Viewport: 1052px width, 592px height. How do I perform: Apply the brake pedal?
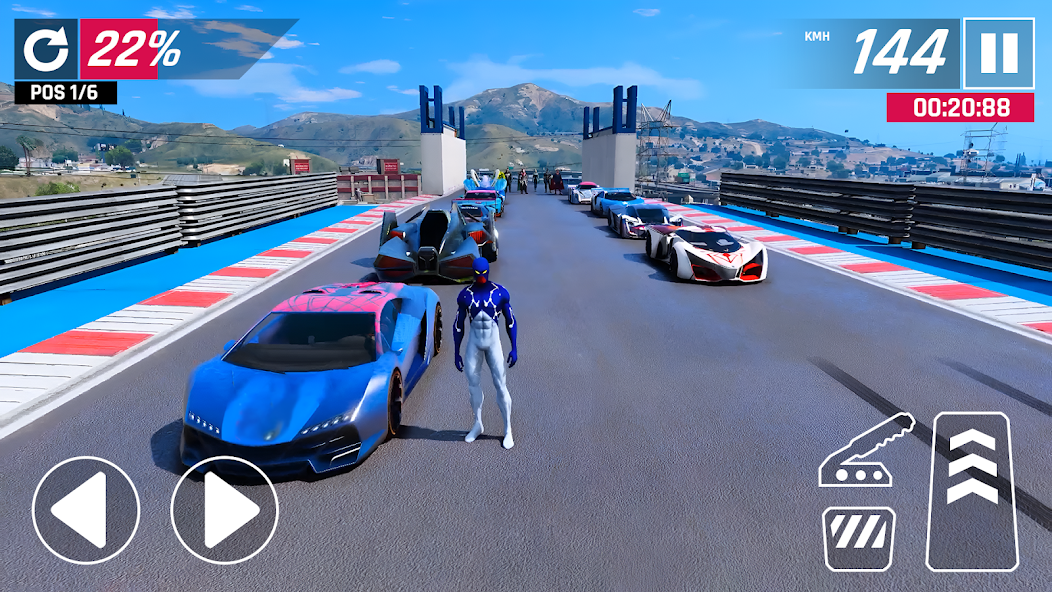859,538
